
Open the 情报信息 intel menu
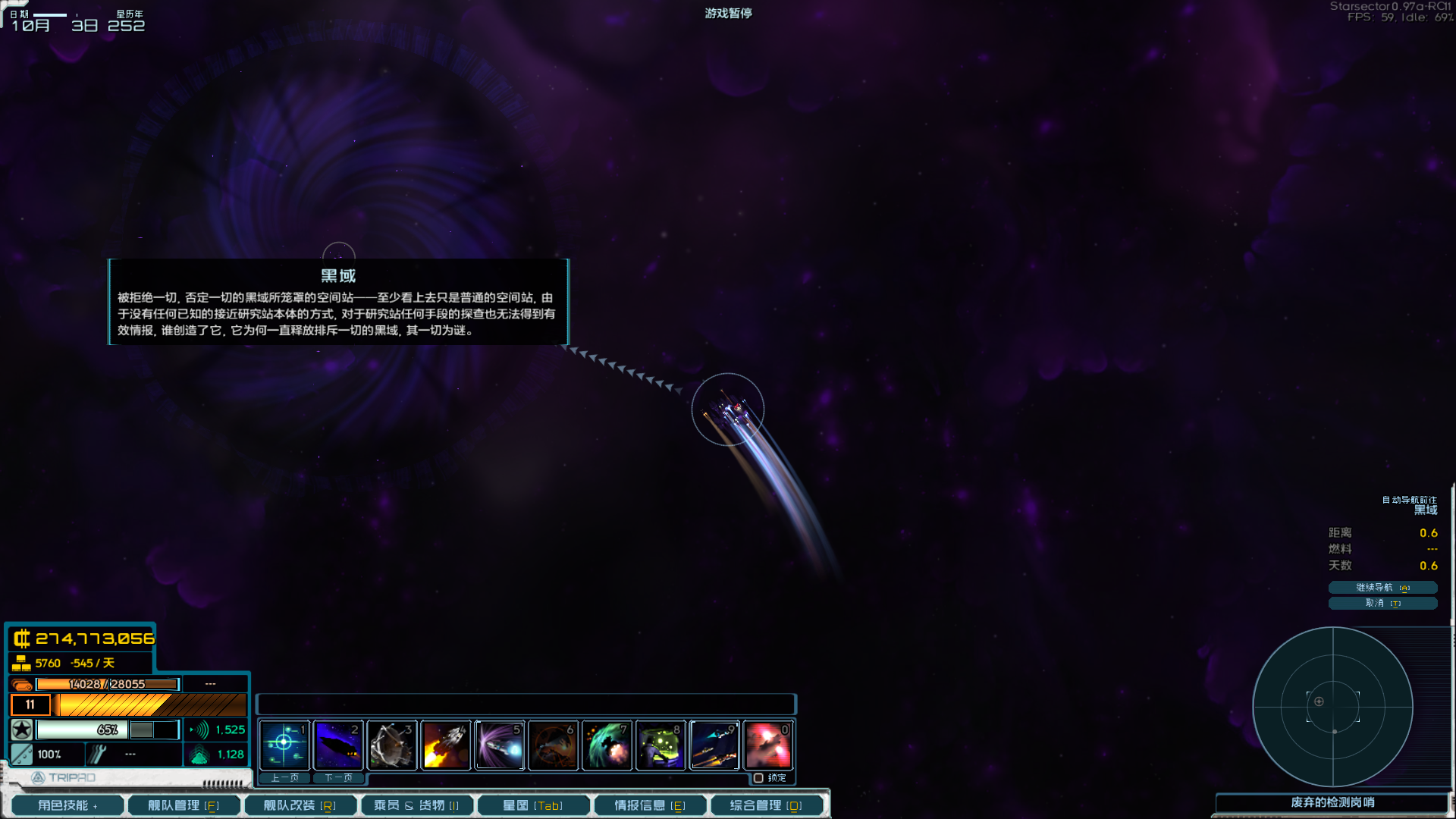(x=650, y=805)
